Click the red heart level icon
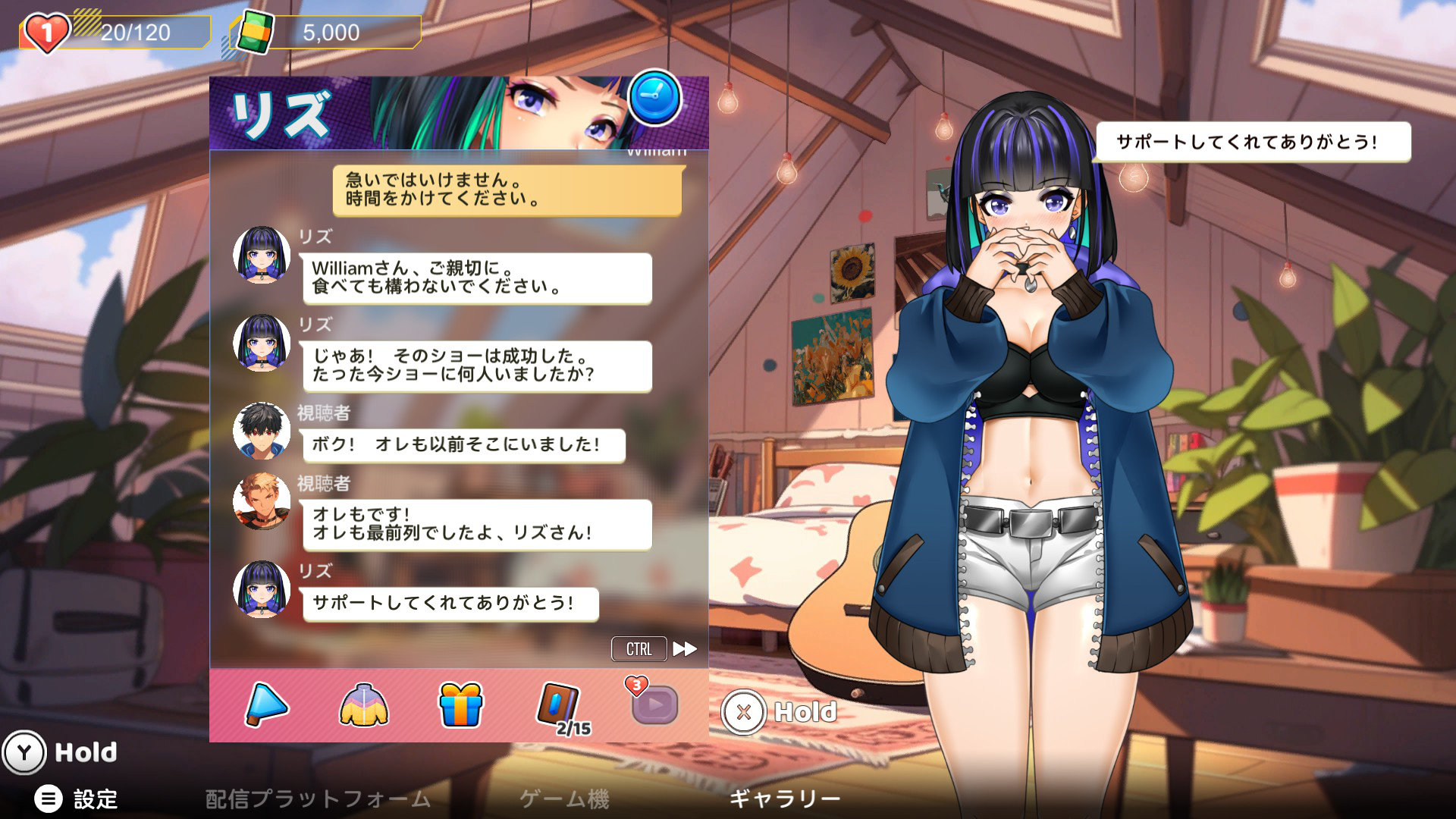This screenshot has height=819, width=1456. [x=46, y=32]
